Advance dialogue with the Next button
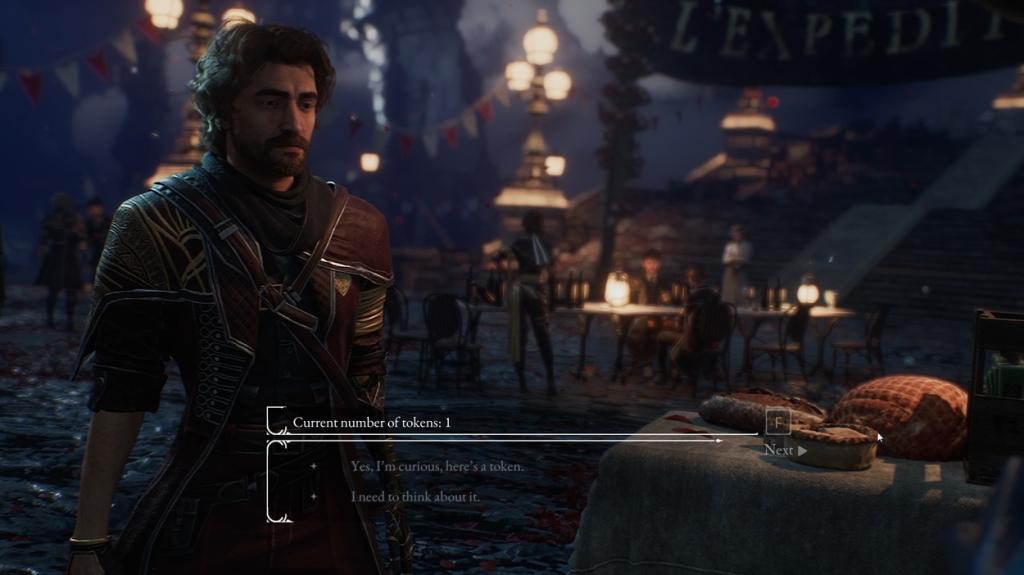1024x575 pixels. click(785, 450)
